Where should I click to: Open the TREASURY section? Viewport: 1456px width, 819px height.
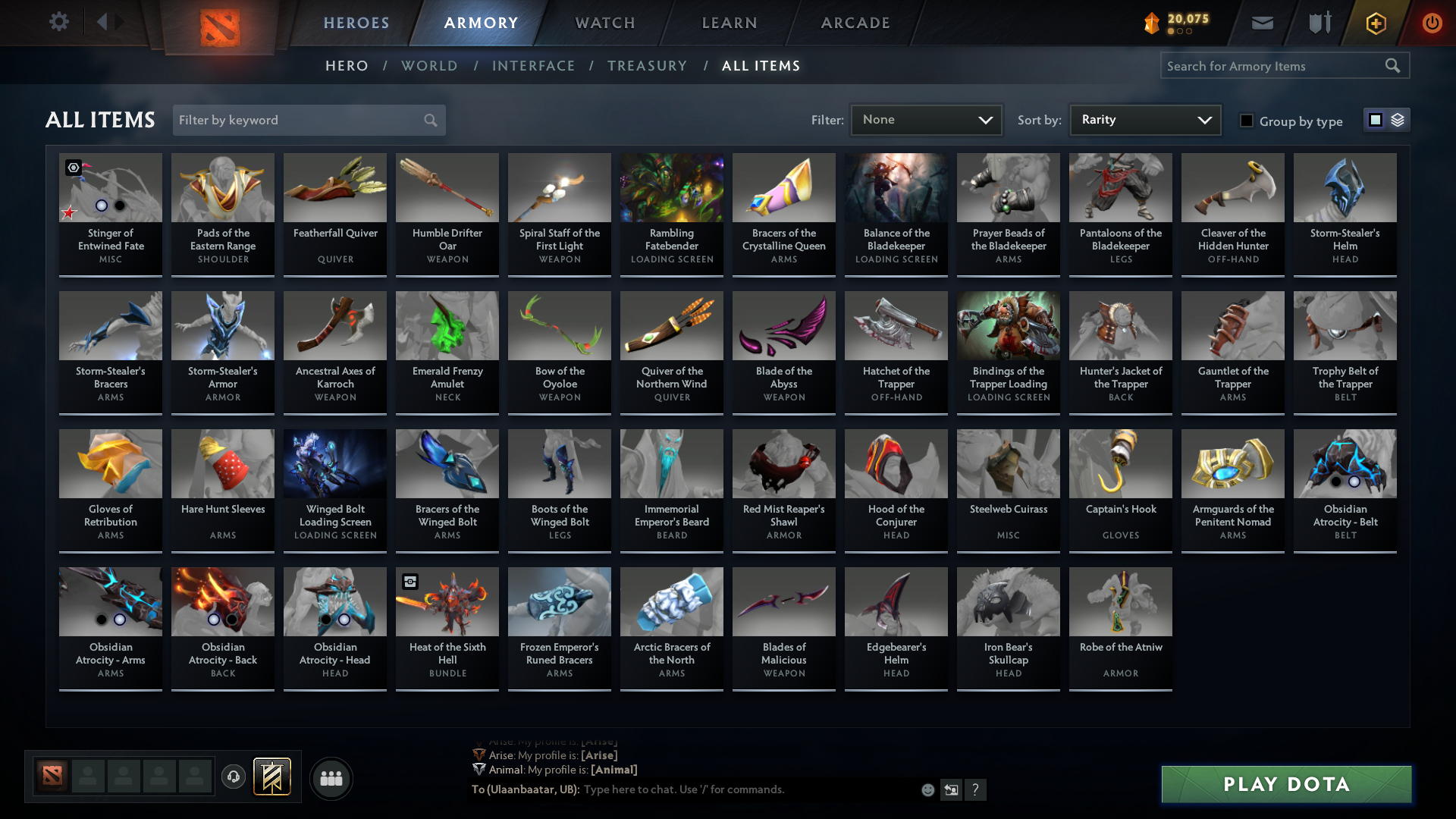click(647, 66)
